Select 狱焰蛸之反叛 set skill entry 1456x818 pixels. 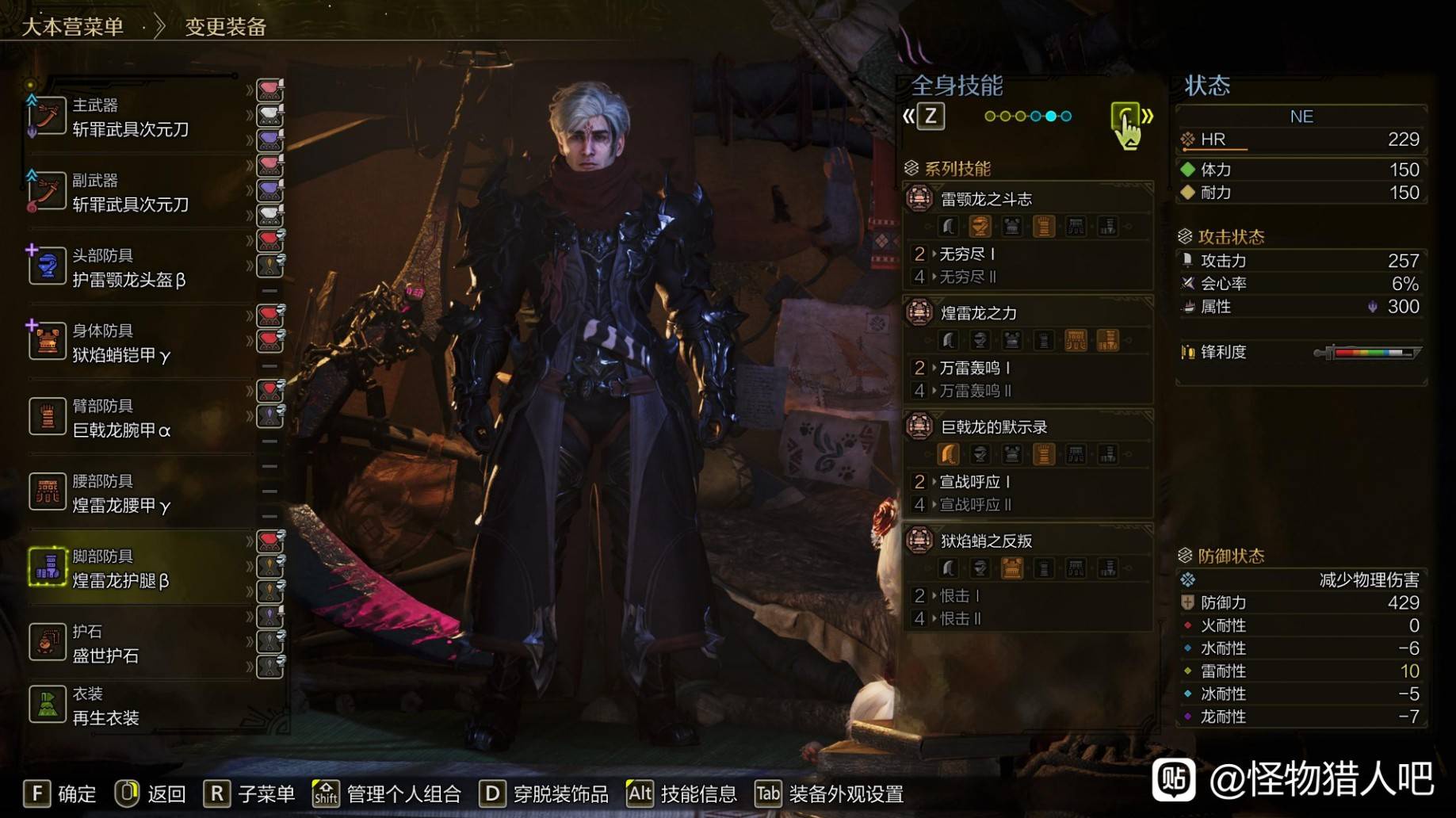(986, 541)
